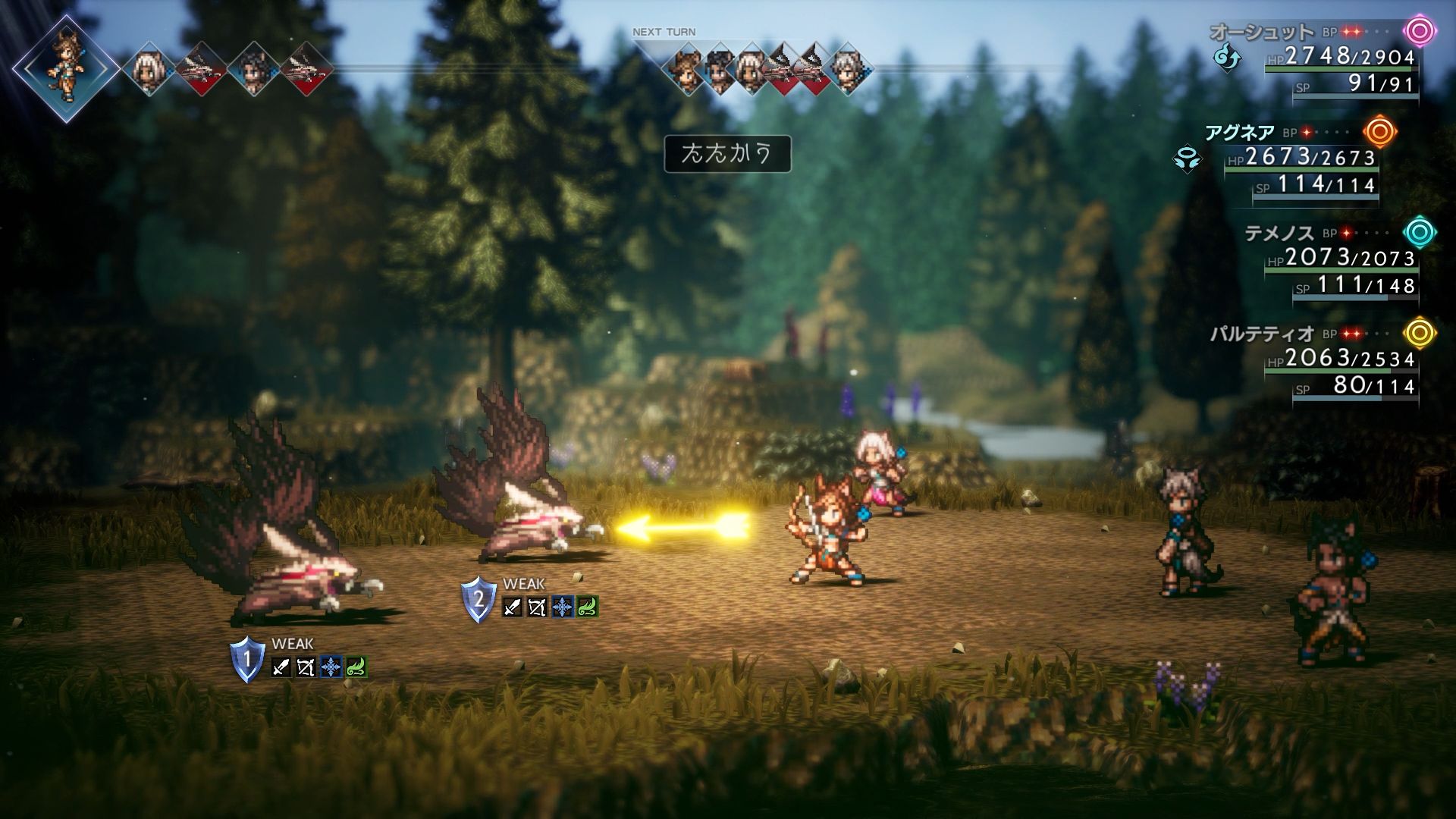Click the pink ring icon beside オーシュット
Image resolution: width=1456 pixels, height=819 pixels.
pos(1420,32)
